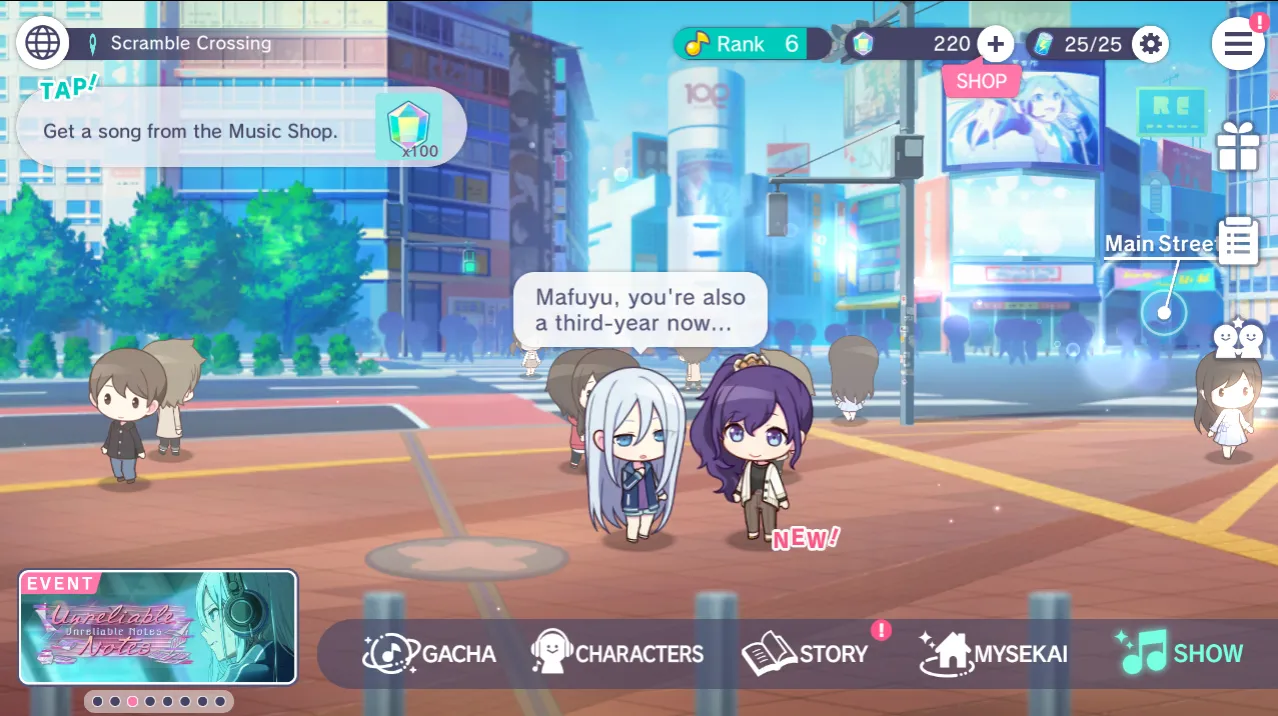
Task: Open the hamburger main menu
Action: pos(1238,44)
